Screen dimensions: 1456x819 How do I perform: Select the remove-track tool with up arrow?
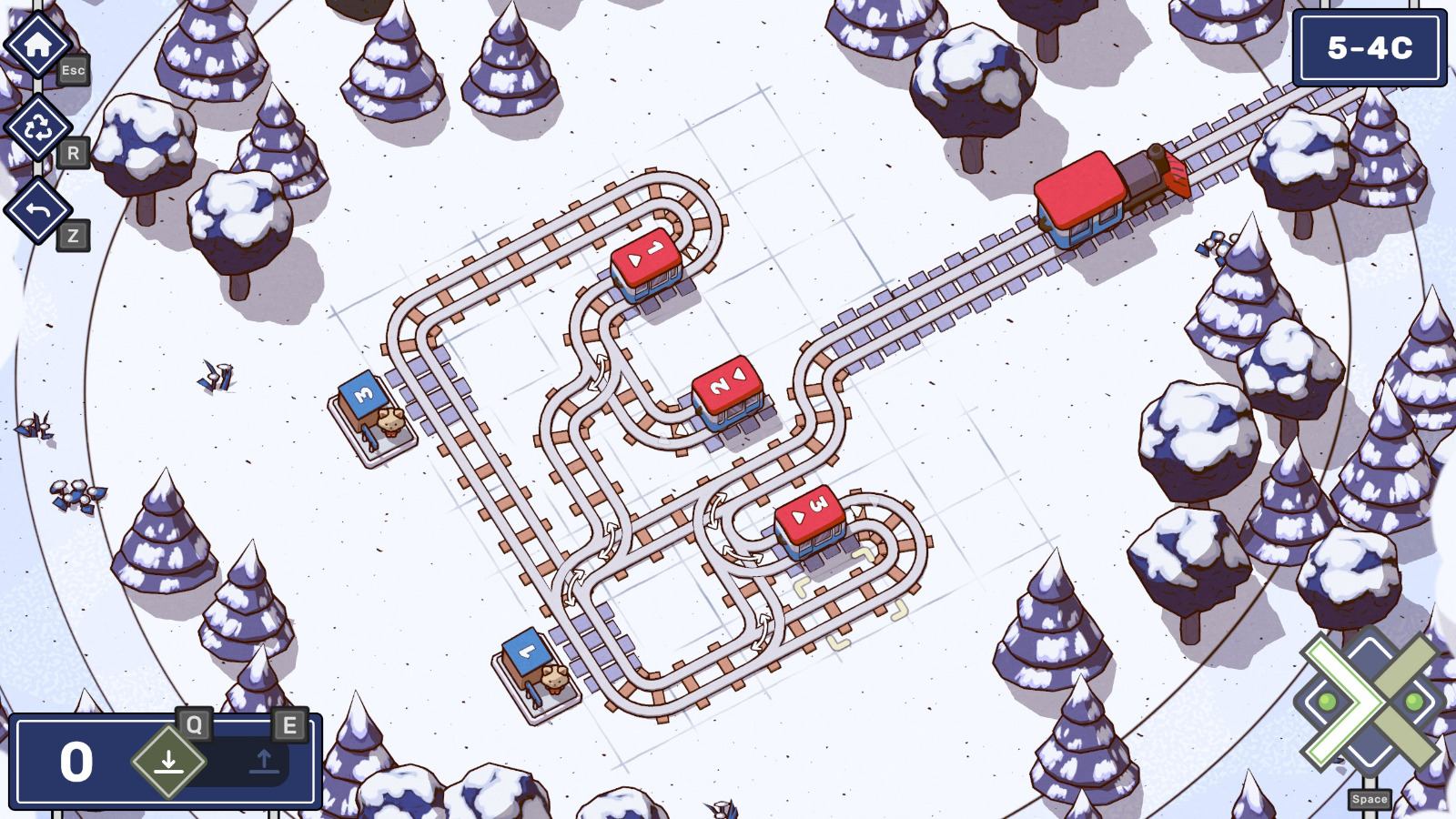263,760
